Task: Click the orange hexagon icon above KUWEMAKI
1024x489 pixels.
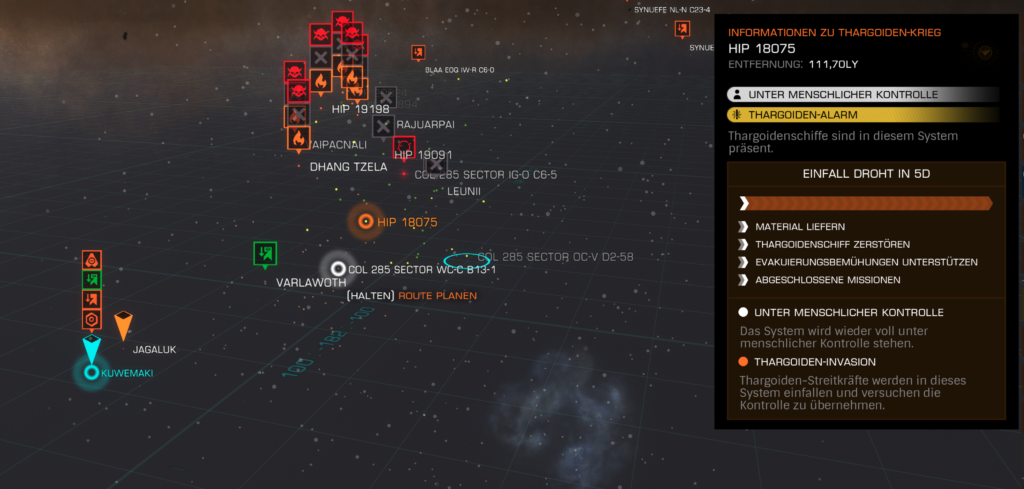Action: tap(91, 319)
